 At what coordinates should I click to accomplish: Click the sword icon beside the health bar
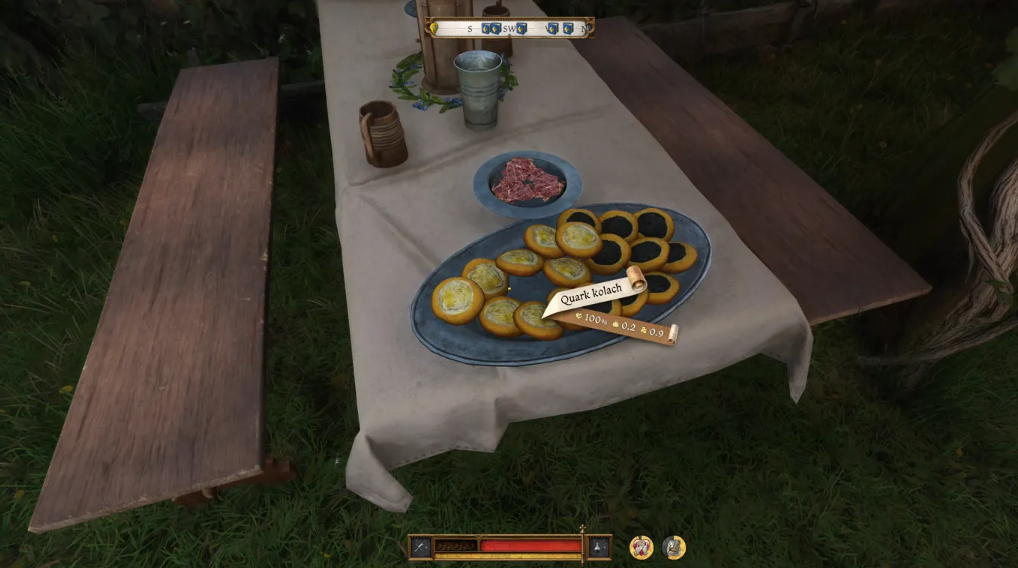pyautogui.click(x=421, y=547)
